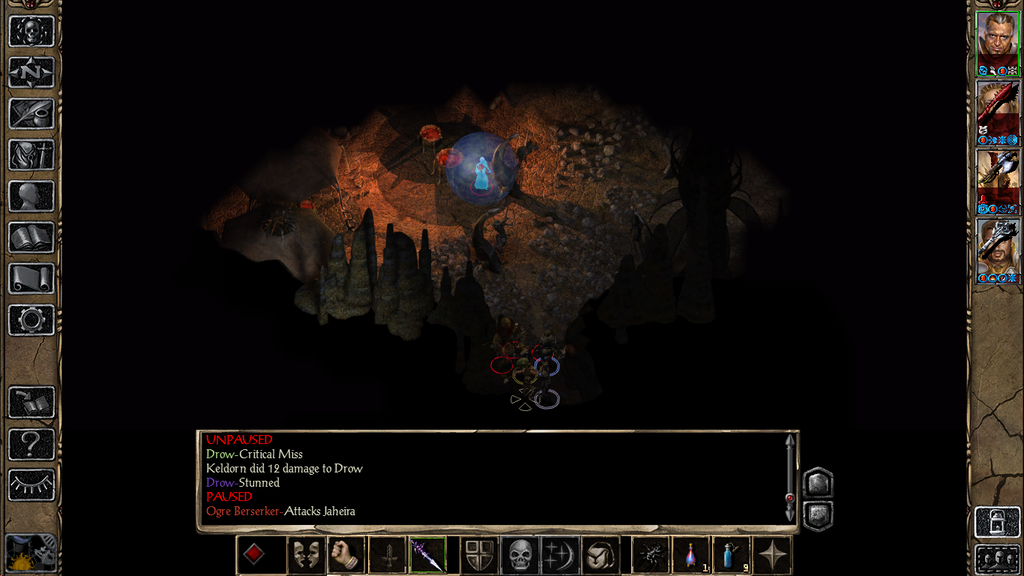The image size is (1024, 576).
Task: Open the priest scroll icon
Action: (x=31, y=278)
